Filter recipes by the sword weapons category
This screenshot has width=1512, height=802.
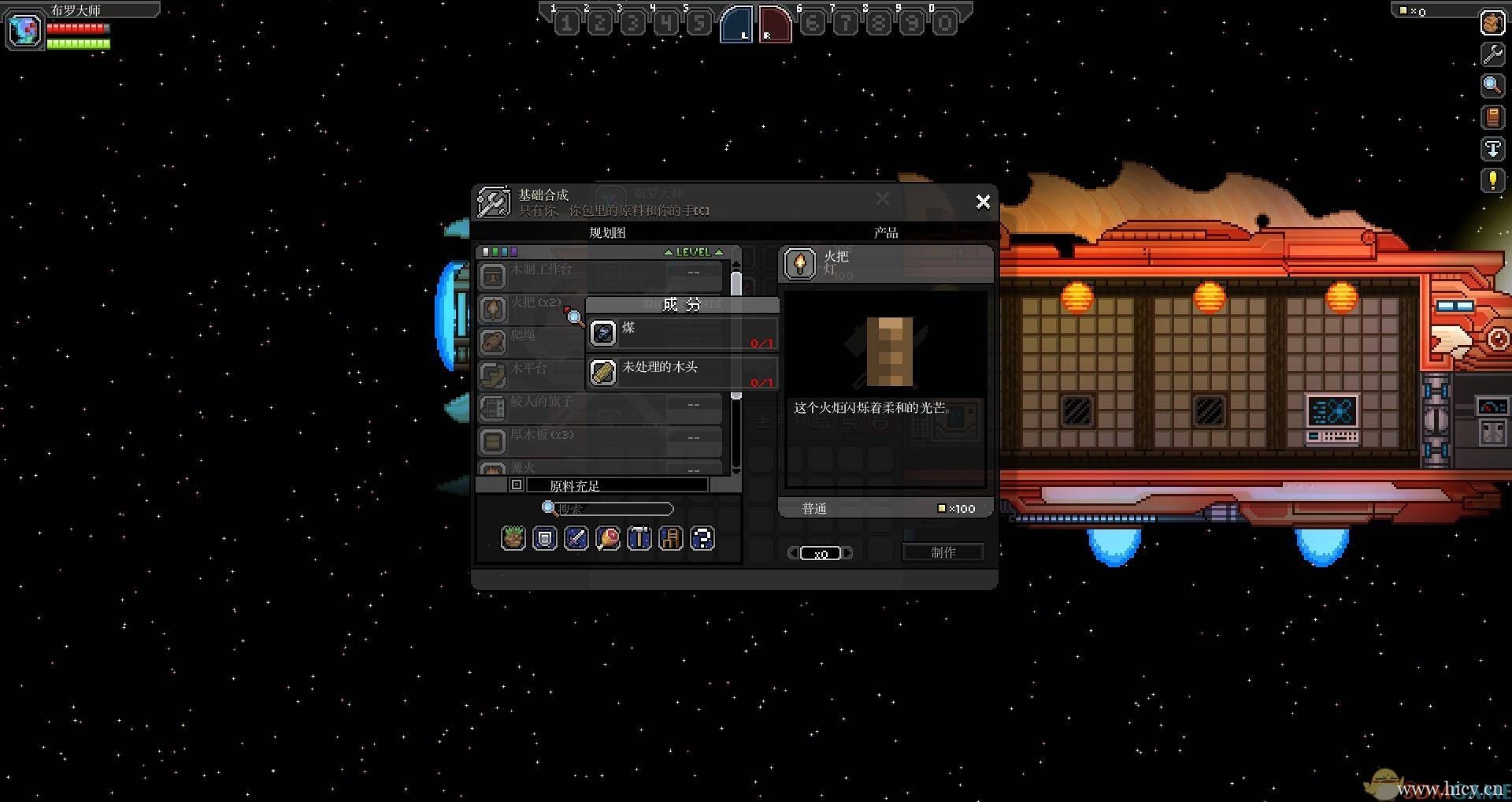click(576, 538)
